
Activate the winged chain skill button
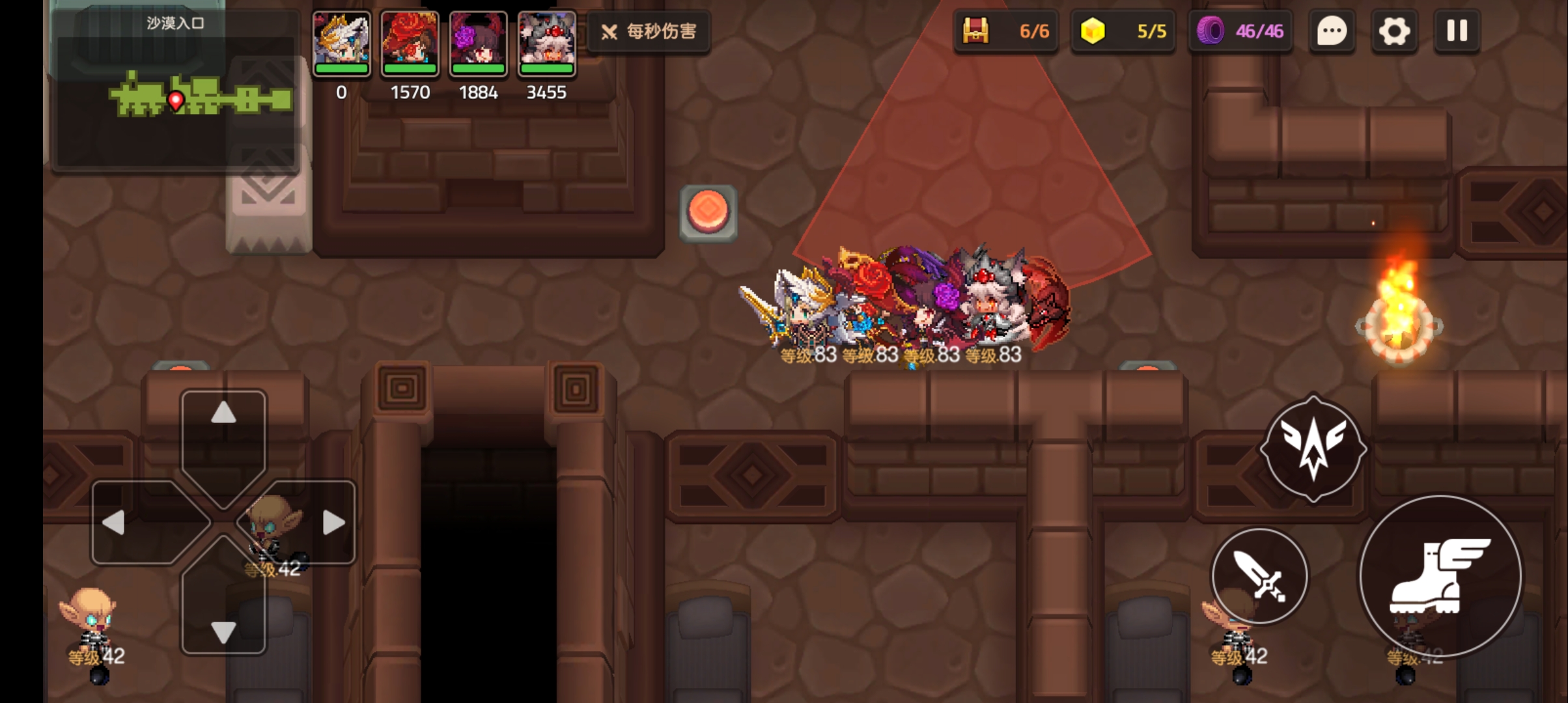(1313, 449)
